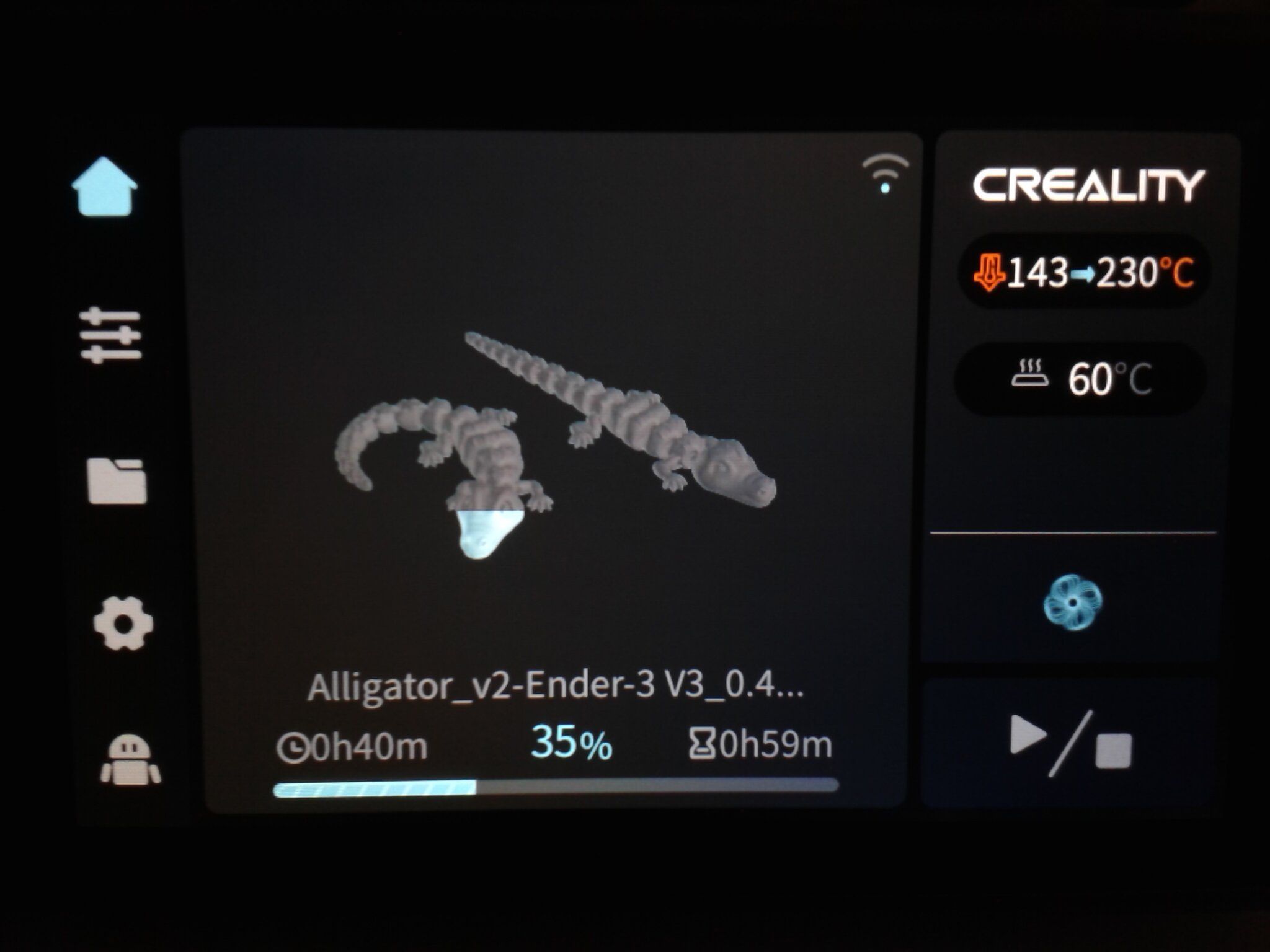
Task: Open the Home tab
Action: coord(104,187)
